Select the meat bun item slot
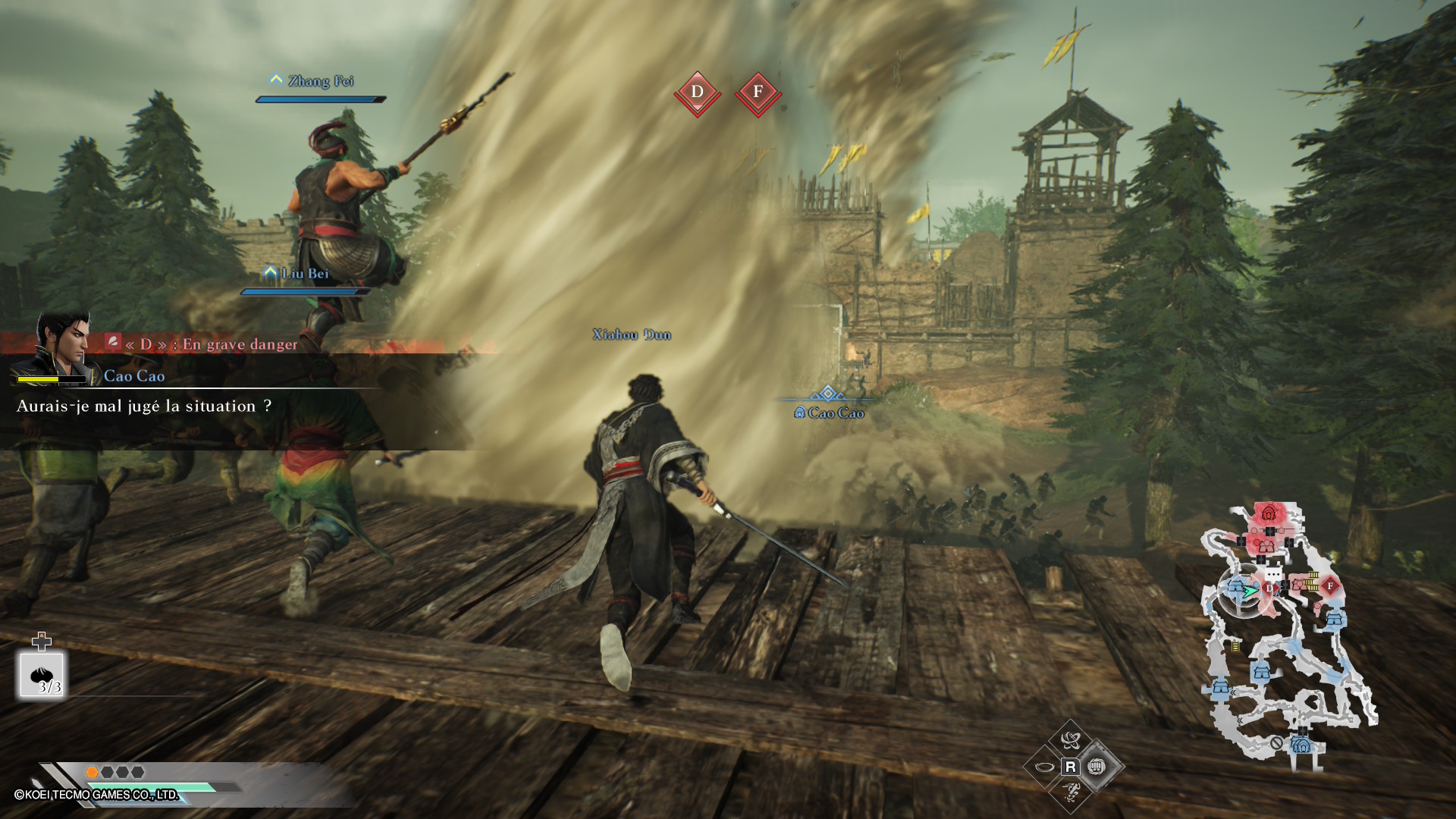 [42, 675]
